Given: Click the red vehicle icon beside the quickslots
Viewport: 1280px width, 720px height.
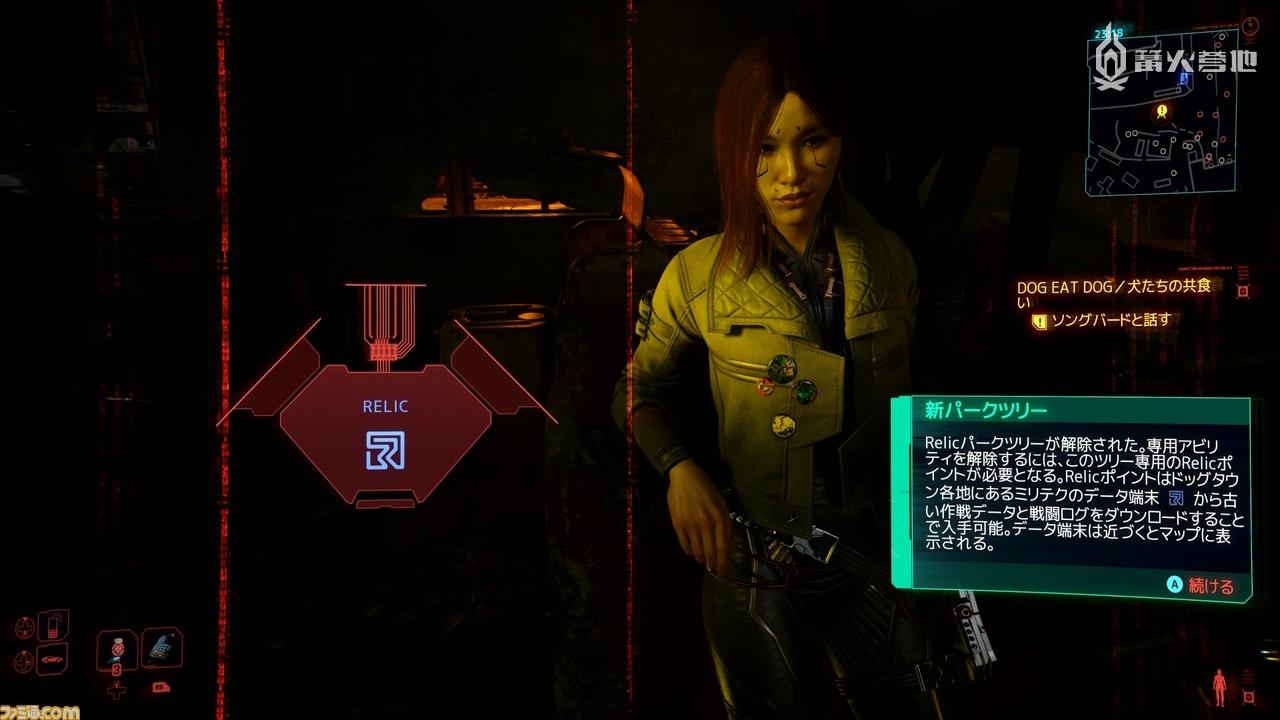Looking at the screenshot, I should tap(162, 687).
